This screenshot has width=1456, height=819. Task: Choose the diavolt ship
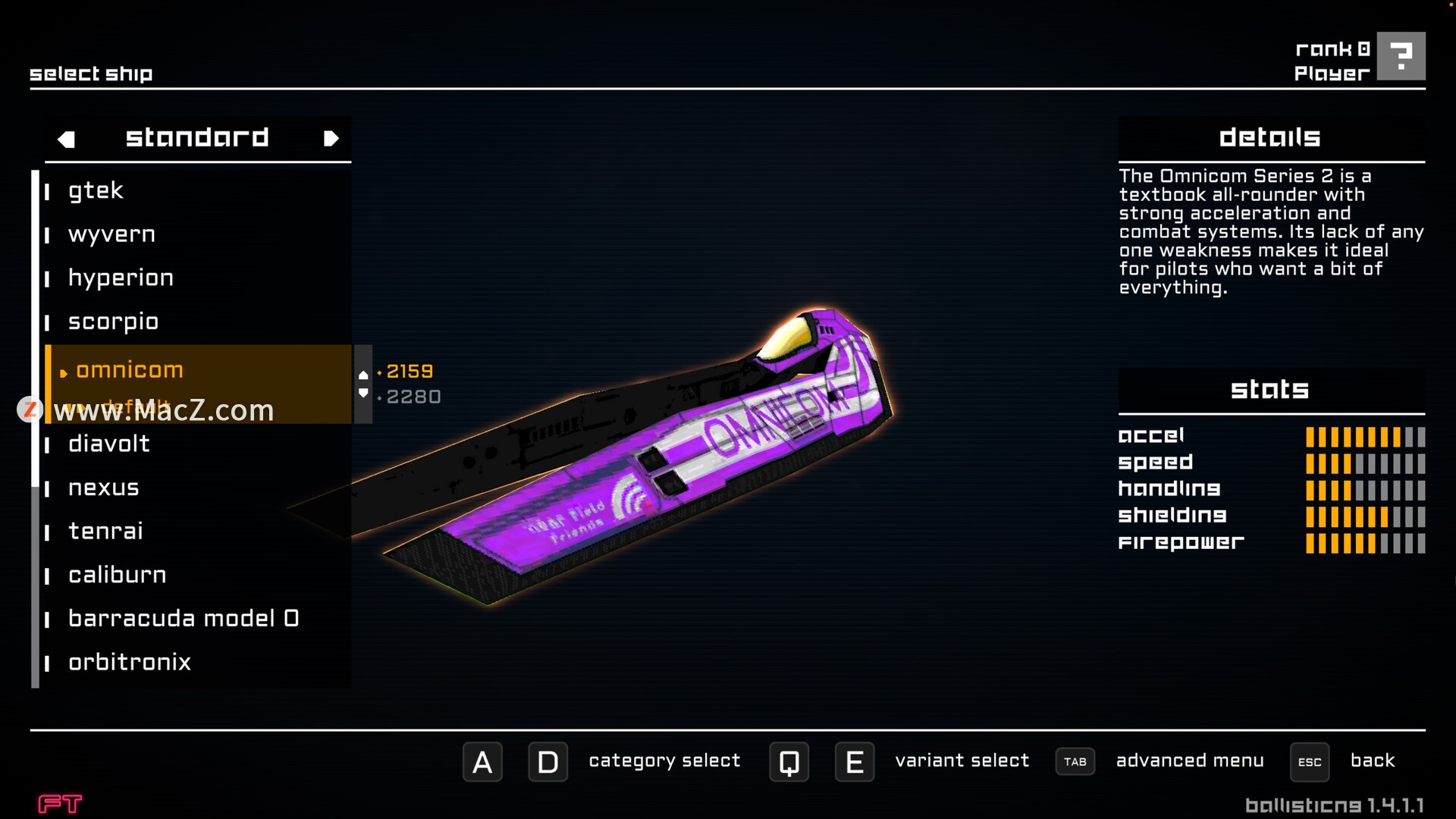[x=109, y=444]
